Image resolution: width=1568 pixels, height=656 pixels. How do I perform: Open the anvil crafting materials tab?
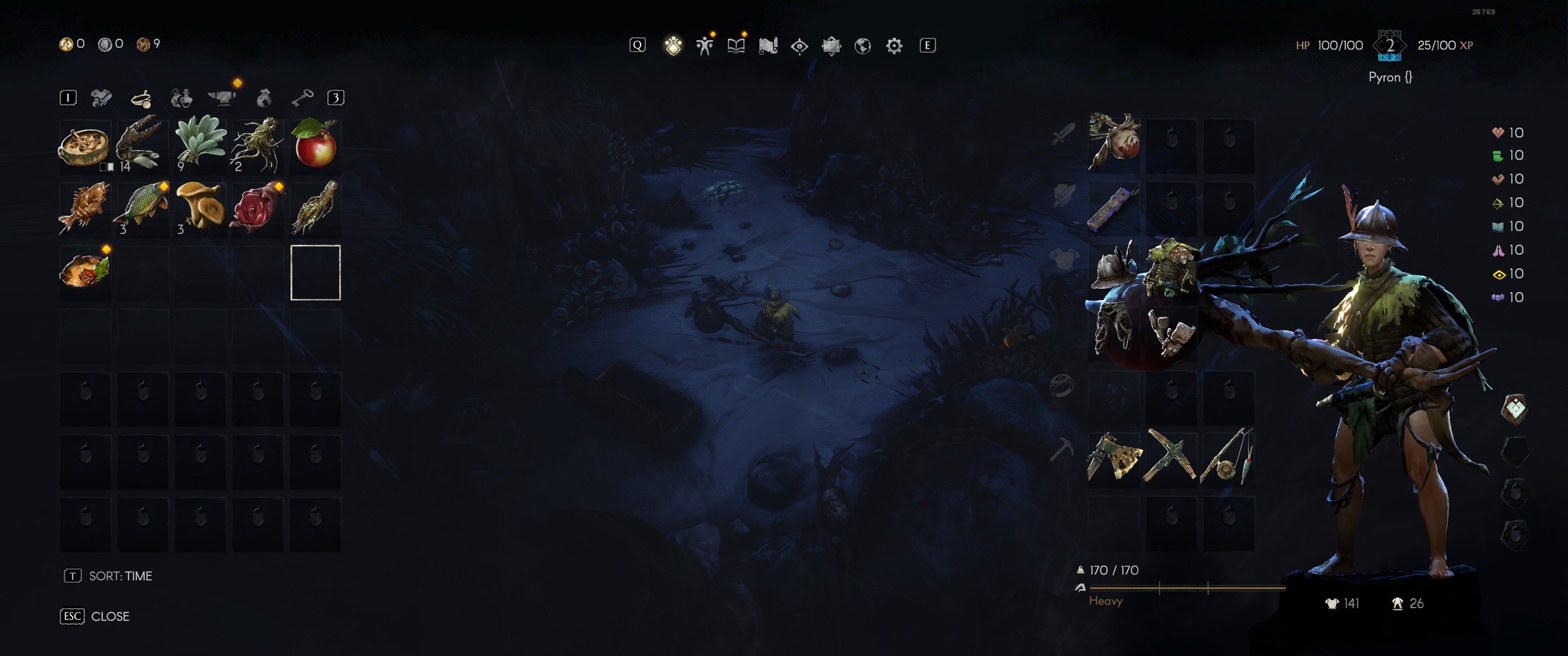pos(222,98)
